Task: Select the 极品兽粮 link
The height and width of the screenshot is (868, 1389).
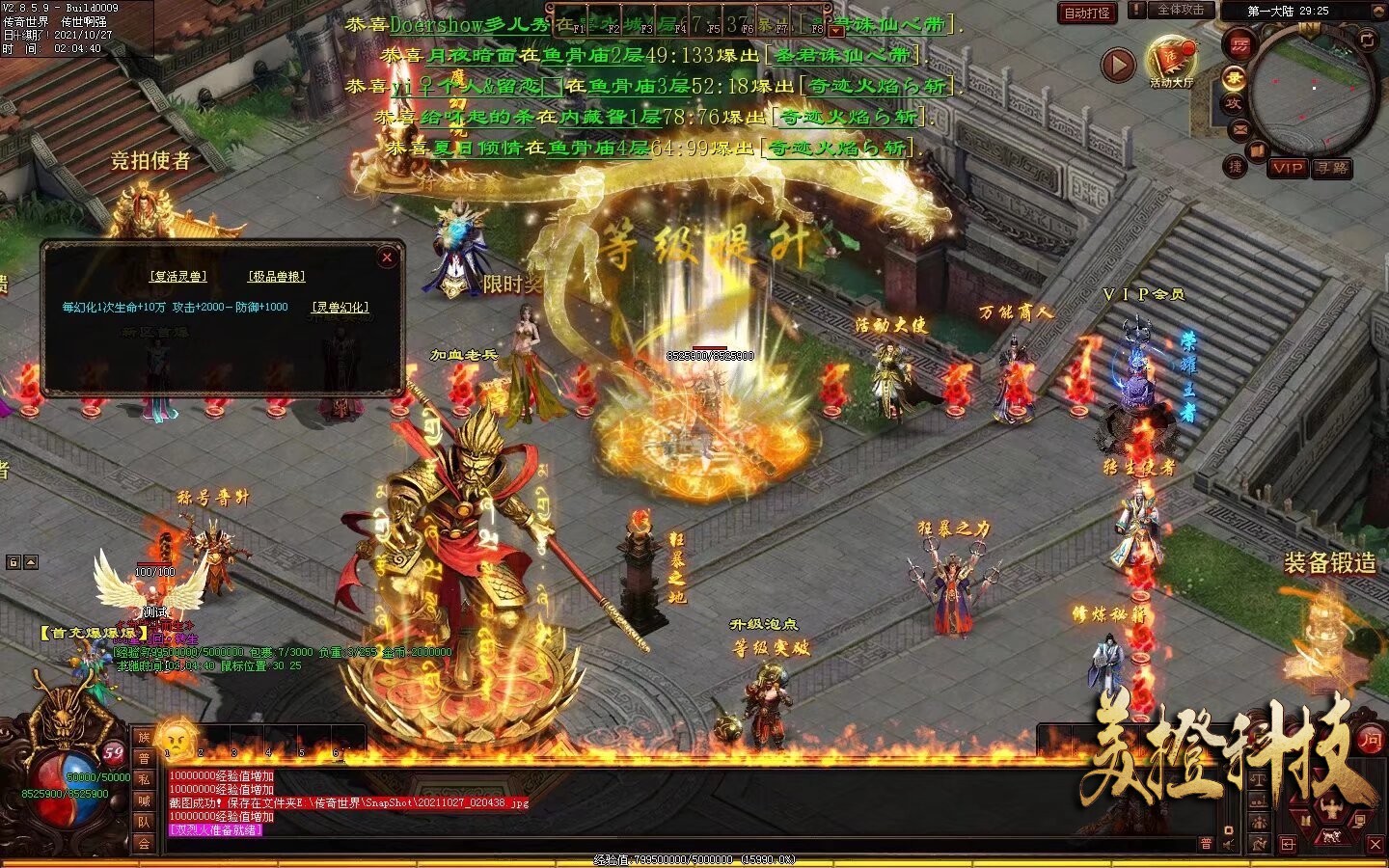Action: click(x=277, y=276)
